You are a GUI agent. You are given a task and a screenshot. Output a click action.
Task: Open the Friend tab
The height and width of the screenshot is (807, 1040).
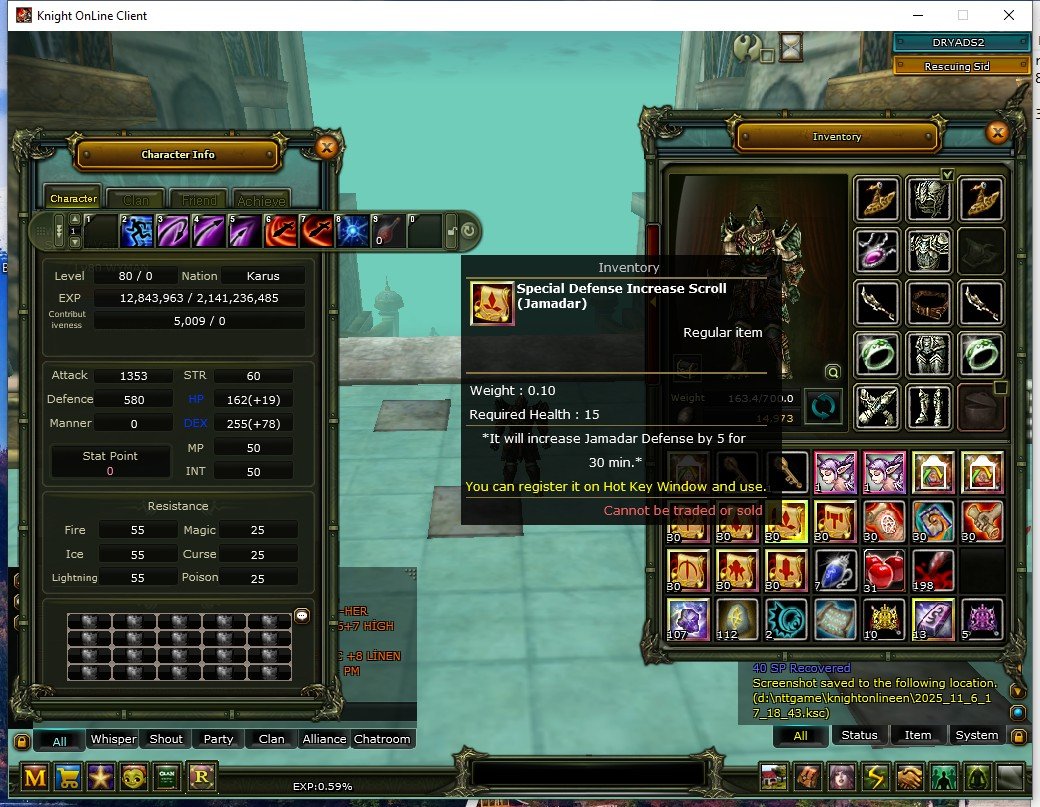pos(198,199)
